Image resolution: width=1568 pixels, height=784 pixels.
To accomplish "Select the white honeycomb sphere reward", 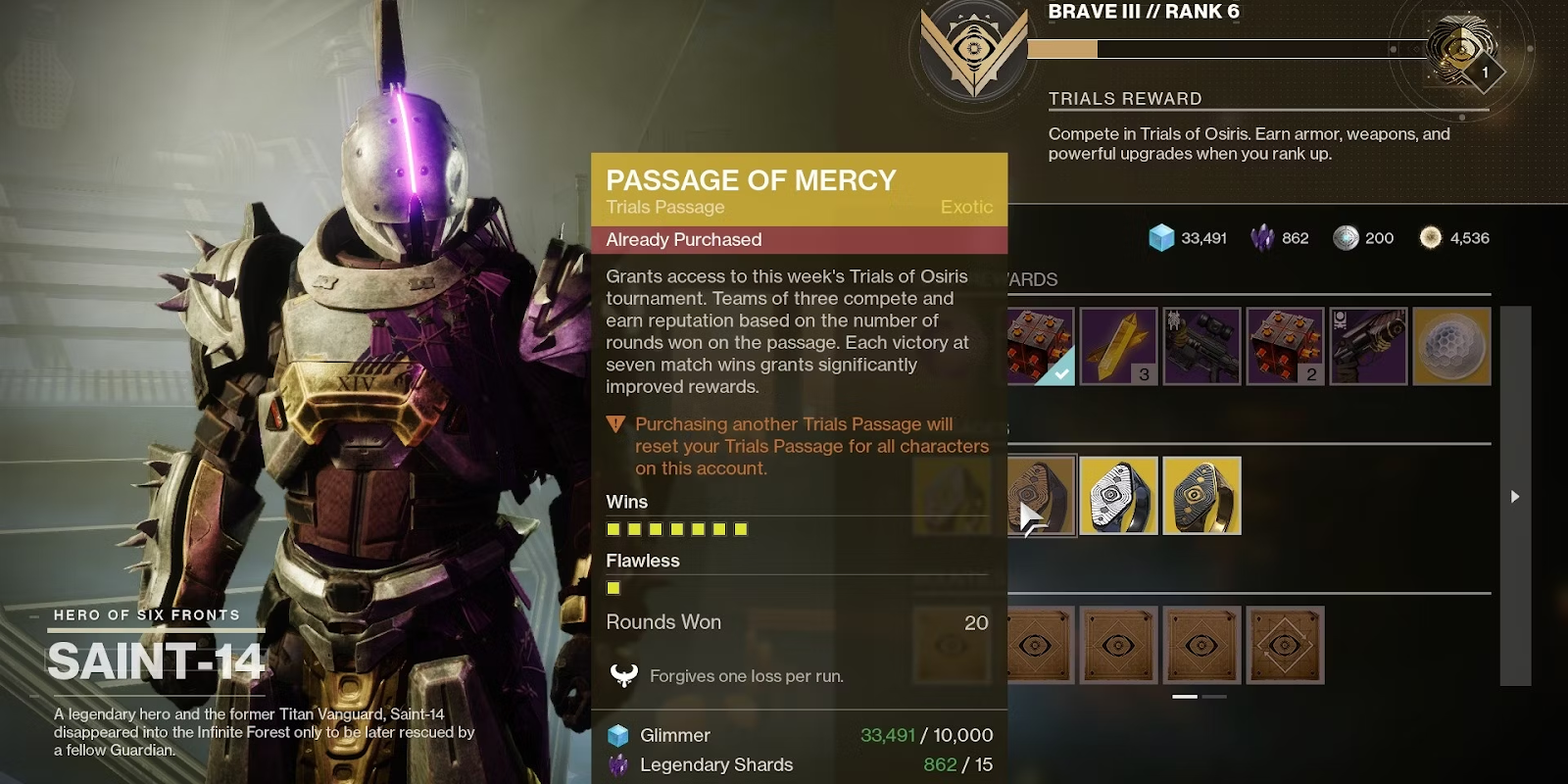I will tap(1451, 346).
